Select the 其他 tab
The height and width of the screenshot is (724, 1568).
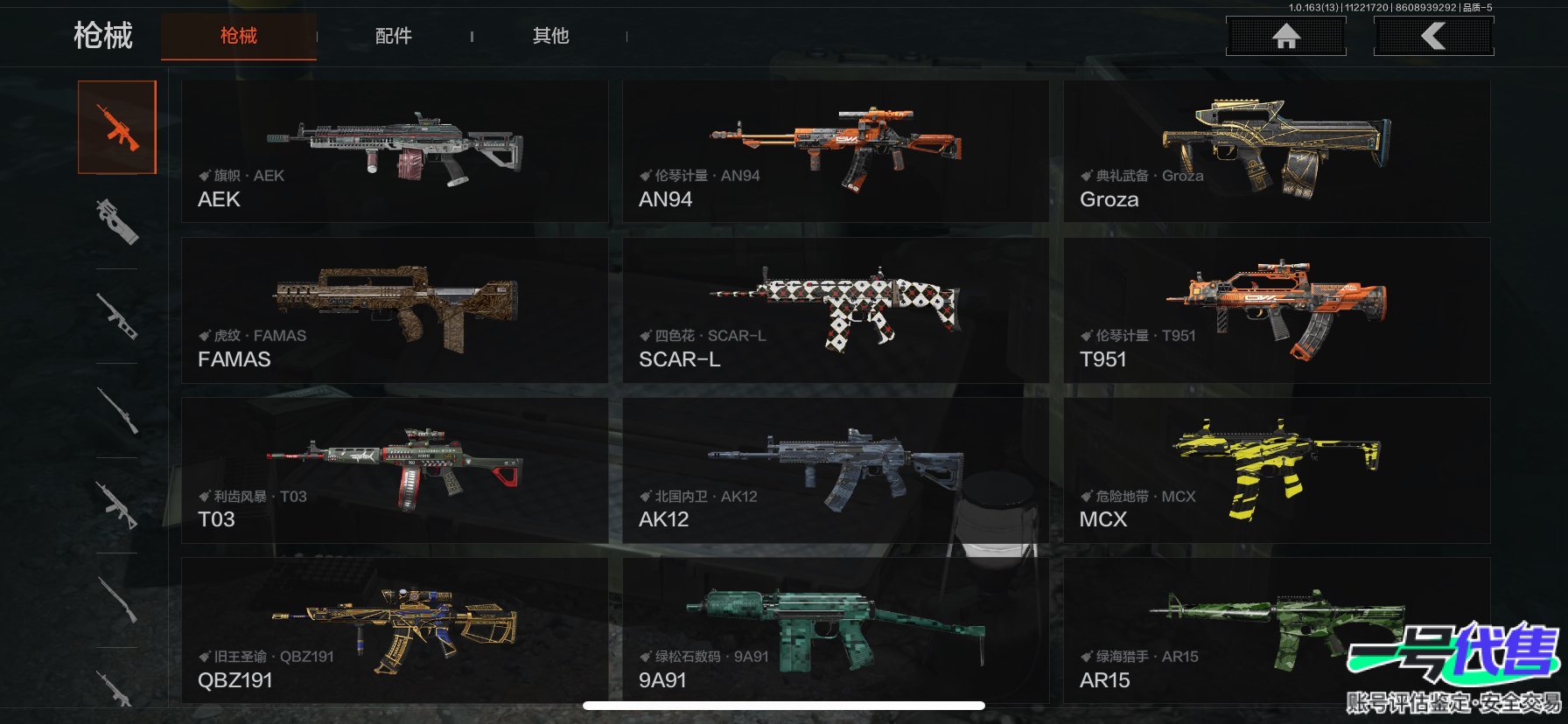pyautogui.click(x=550, y=36)
